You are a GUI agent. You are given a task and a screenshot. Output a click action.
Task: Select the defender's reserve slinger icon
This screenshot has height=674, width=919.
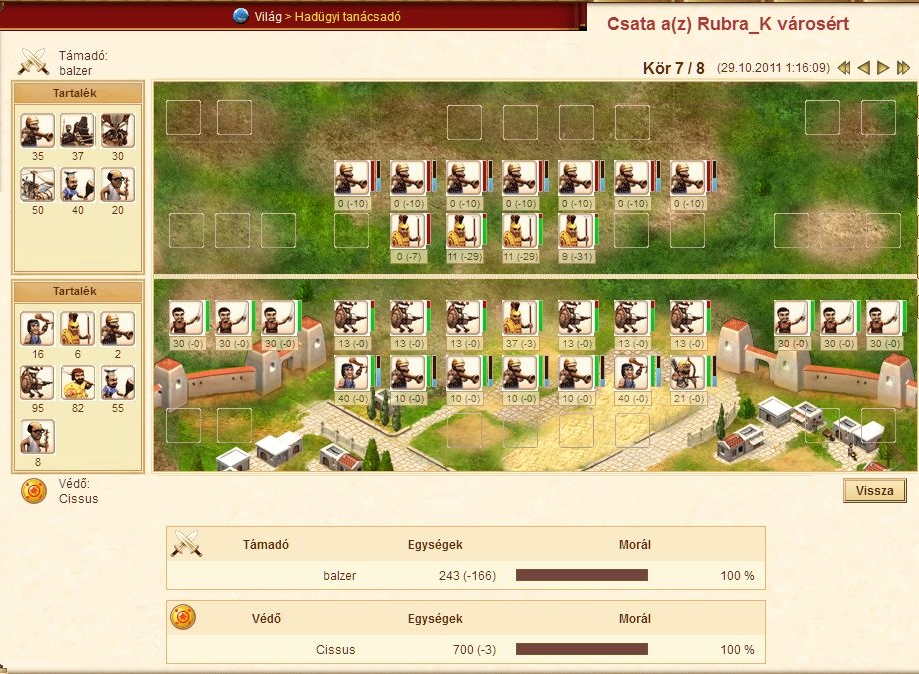point(37,328)
